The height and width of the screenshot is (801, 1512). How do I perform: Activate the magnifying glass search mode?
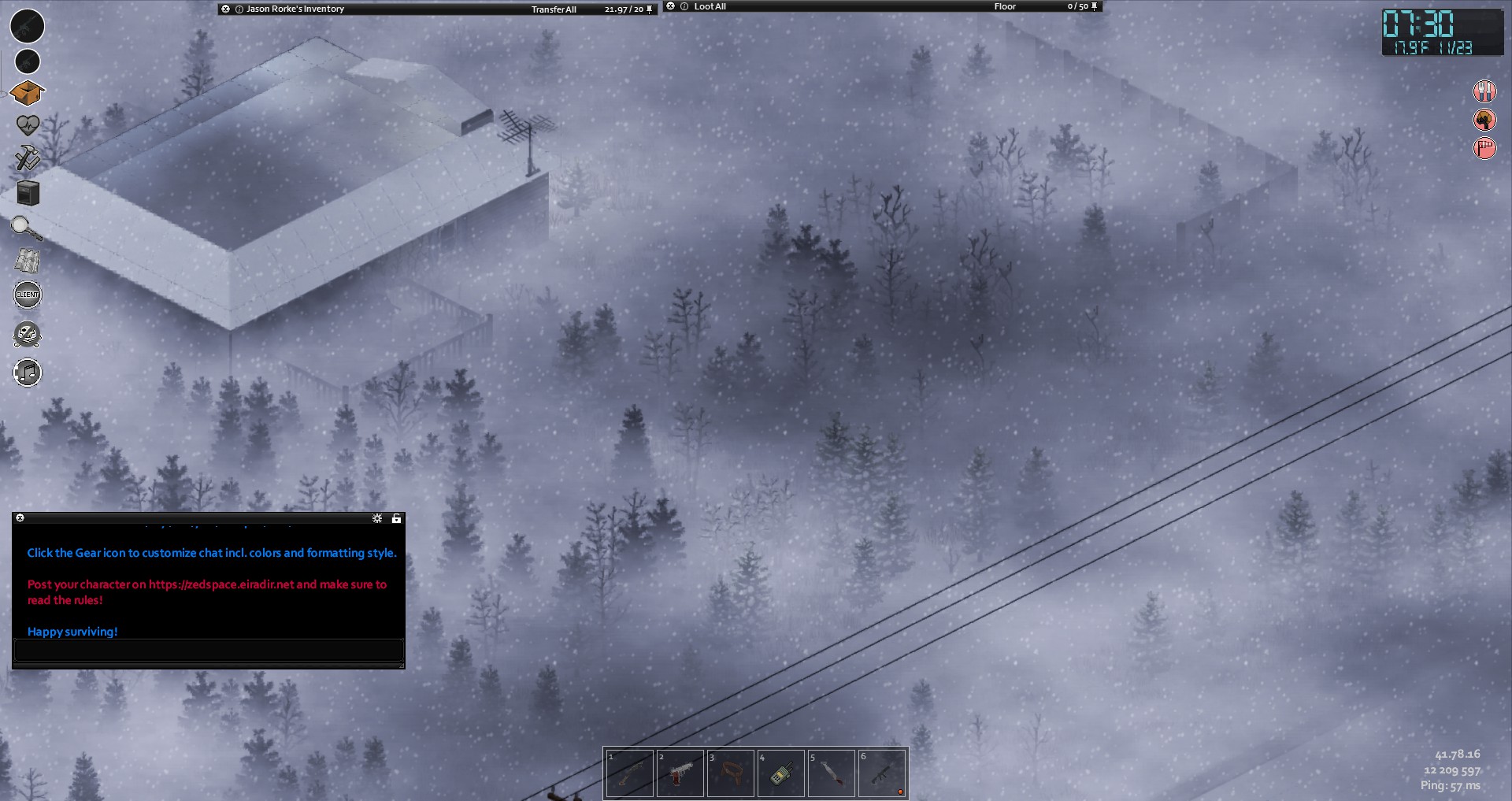pos(26,228)
